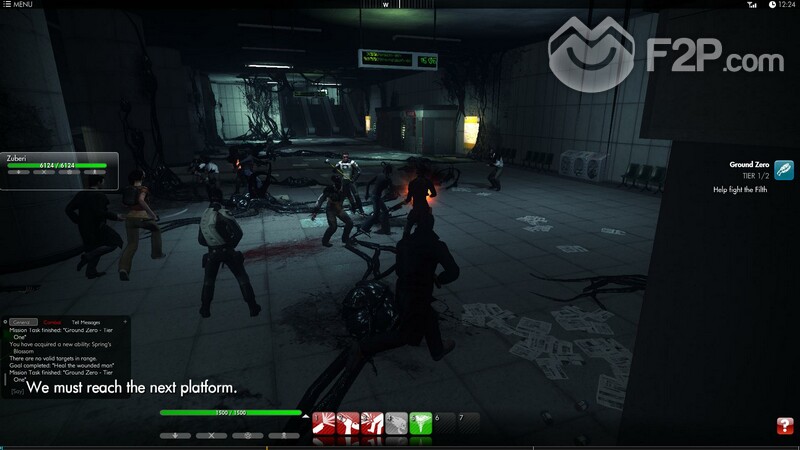Open the Ground Zero mission tracker icon

coord(783,169)
